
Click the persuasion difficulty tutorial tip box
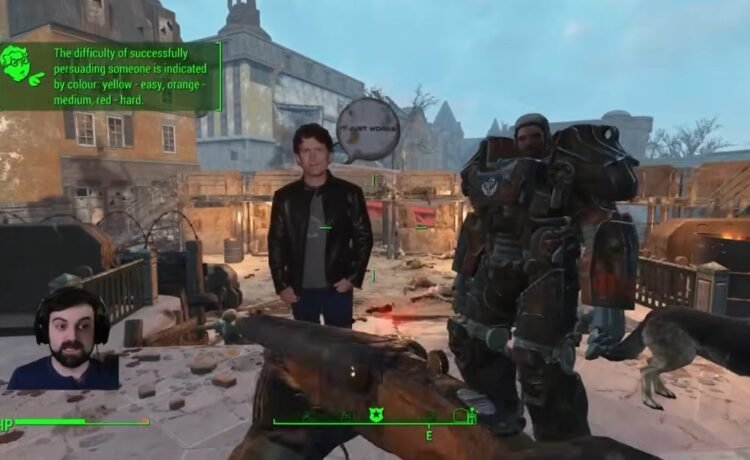[122, 74]
